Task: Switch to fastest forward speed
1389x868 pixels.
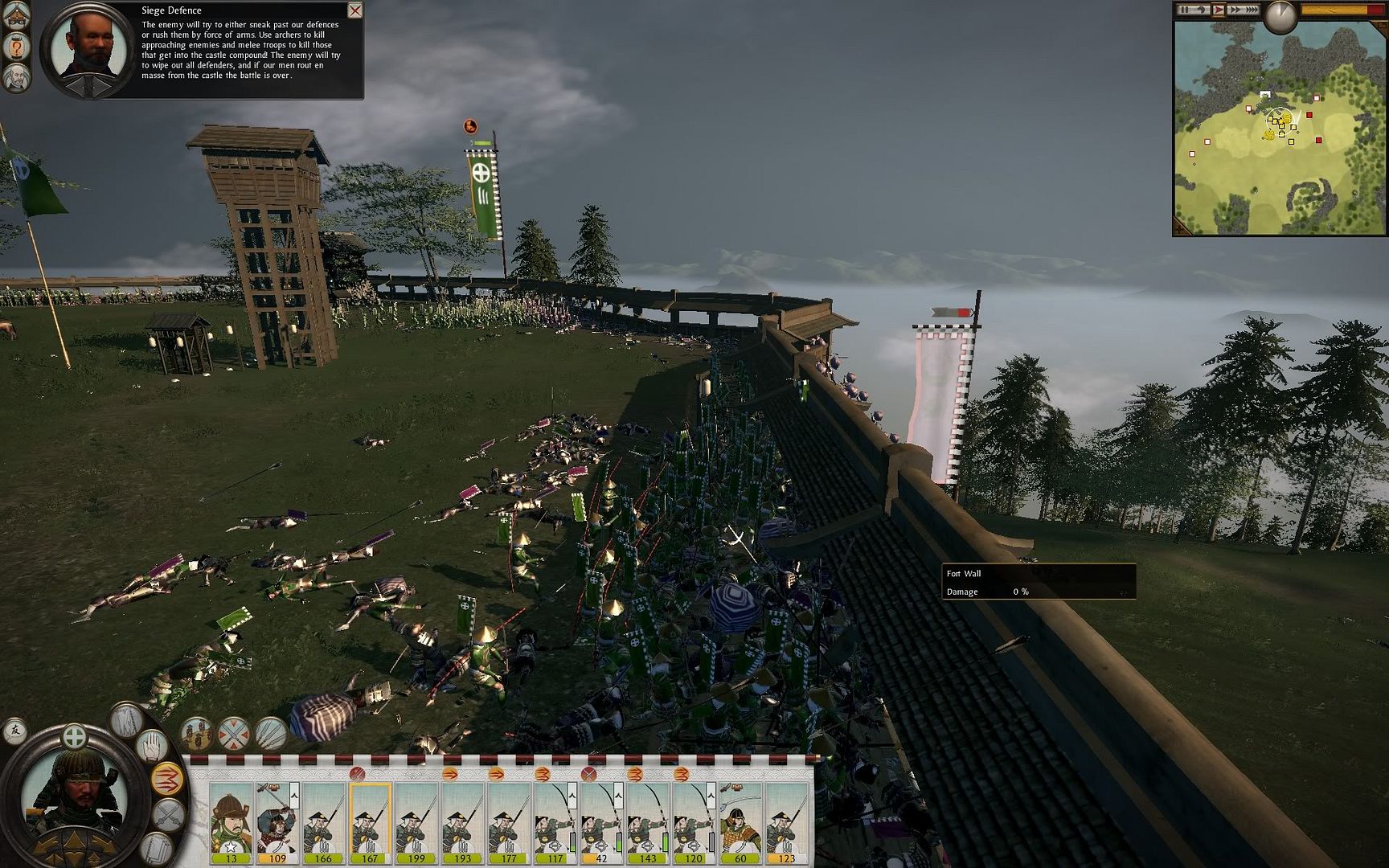Action: (x=1251, y=10)
